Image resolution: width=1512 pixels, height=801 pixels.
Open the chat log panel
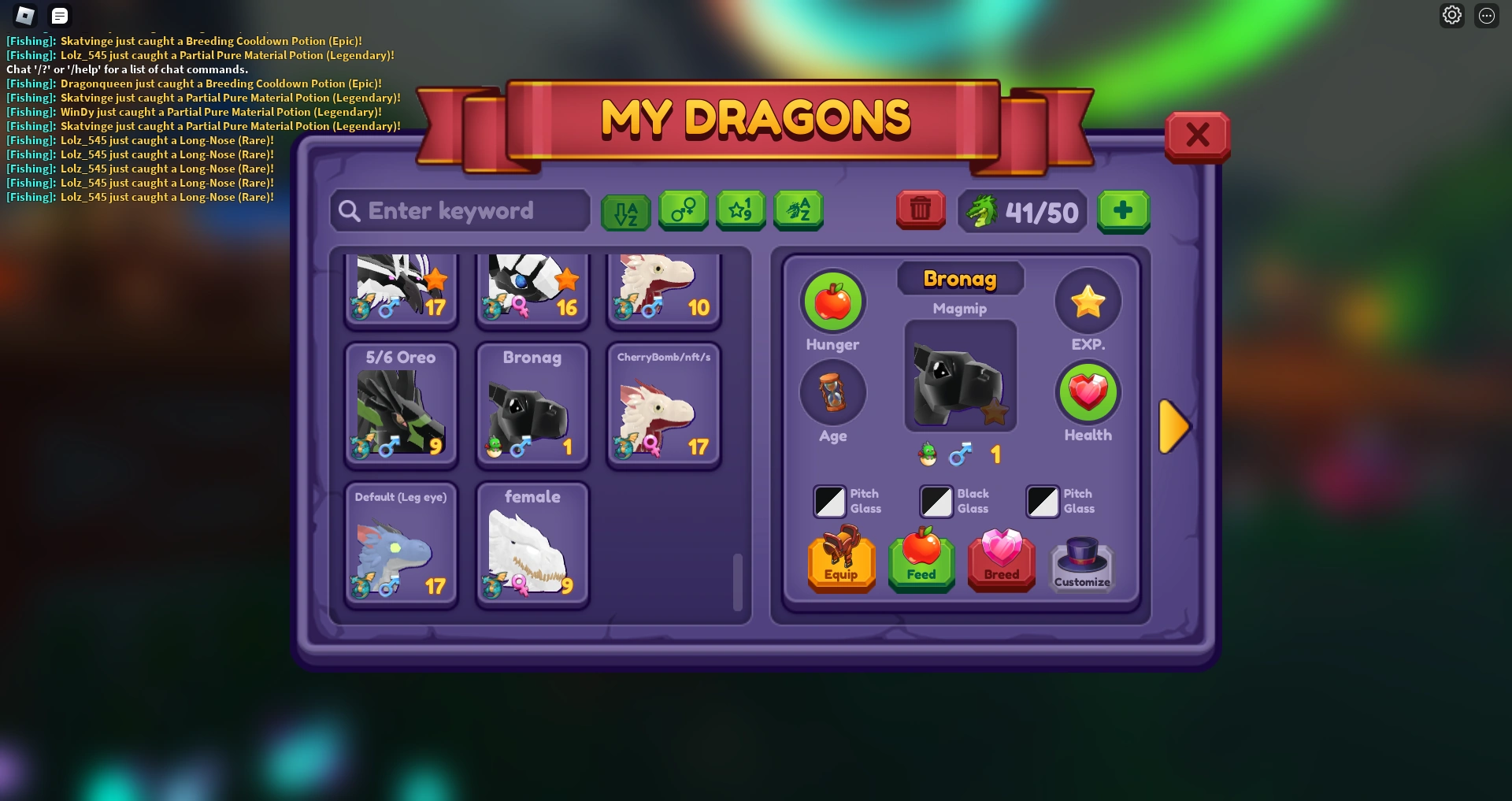(59, 15)
